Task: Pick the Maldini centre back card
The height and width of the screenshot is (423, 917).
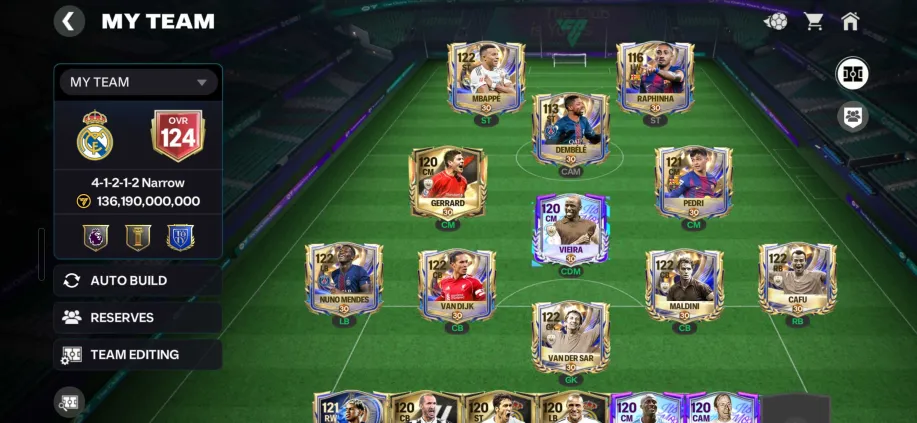Action: (x=684, y=284)
